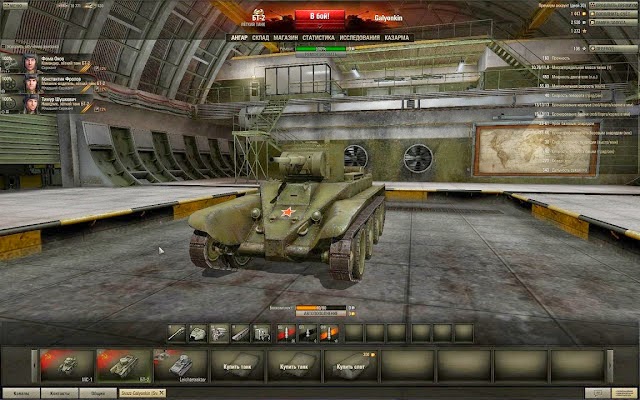Screen dimensions: 640x400
Task: Switch to the Склад tab
Action: pos(261,38)
